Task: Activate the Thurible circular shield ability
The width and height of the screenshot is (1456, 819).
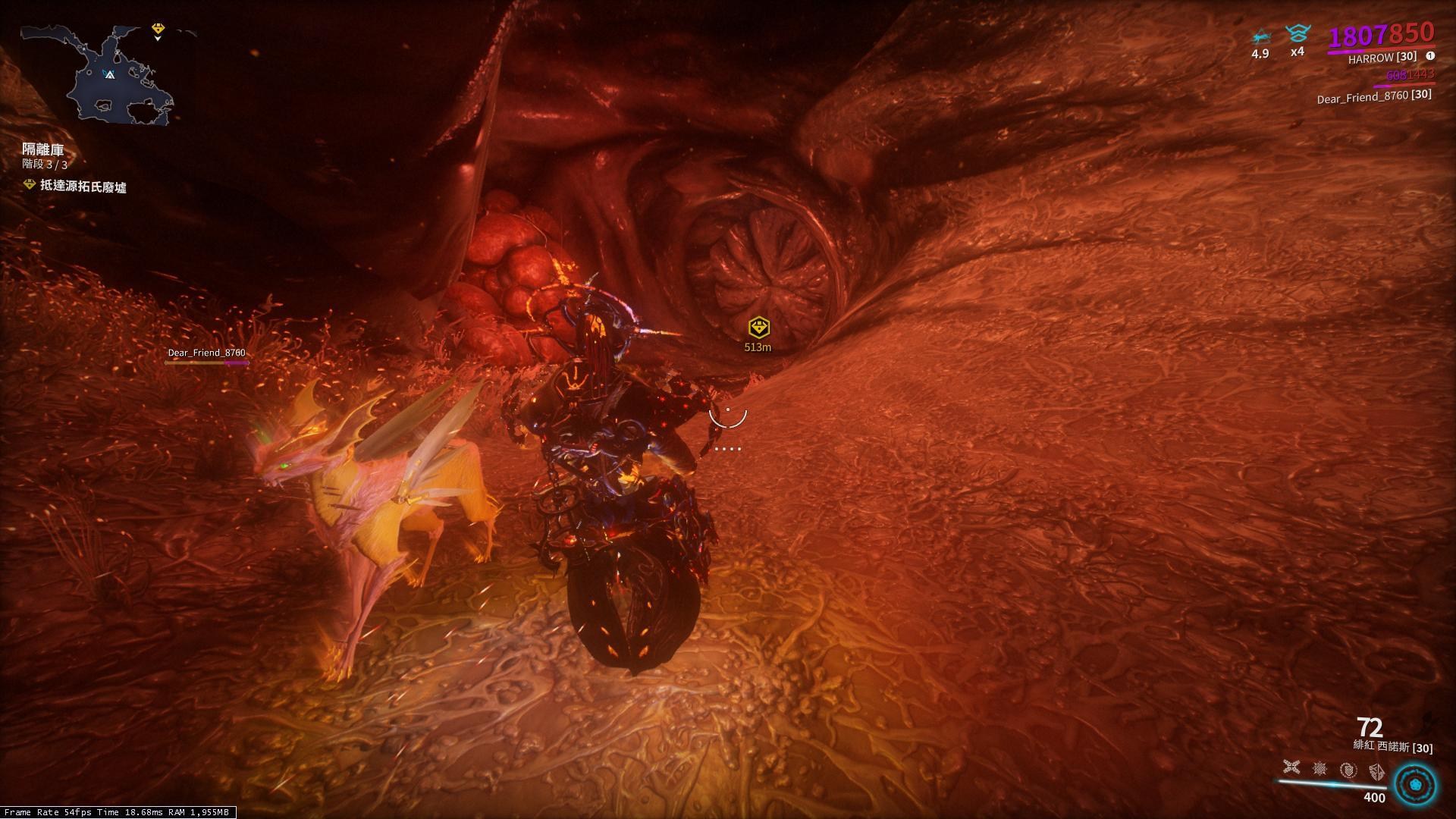Action: pos(1348,770)
